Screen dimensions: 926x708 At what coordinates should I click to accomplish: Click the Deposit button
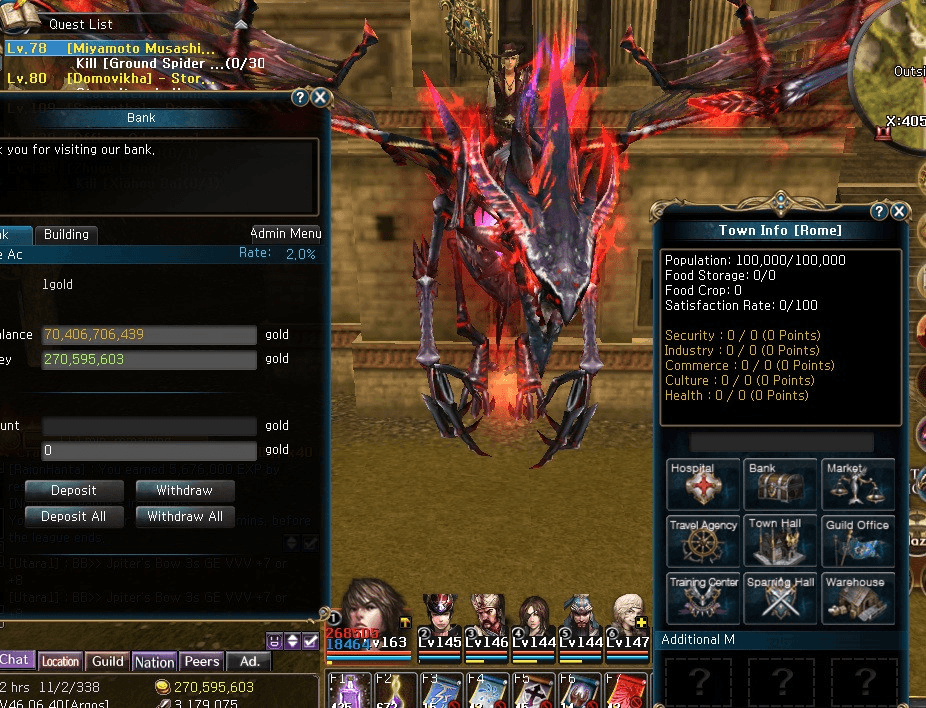pyautogui.click(x=74, y=490)
